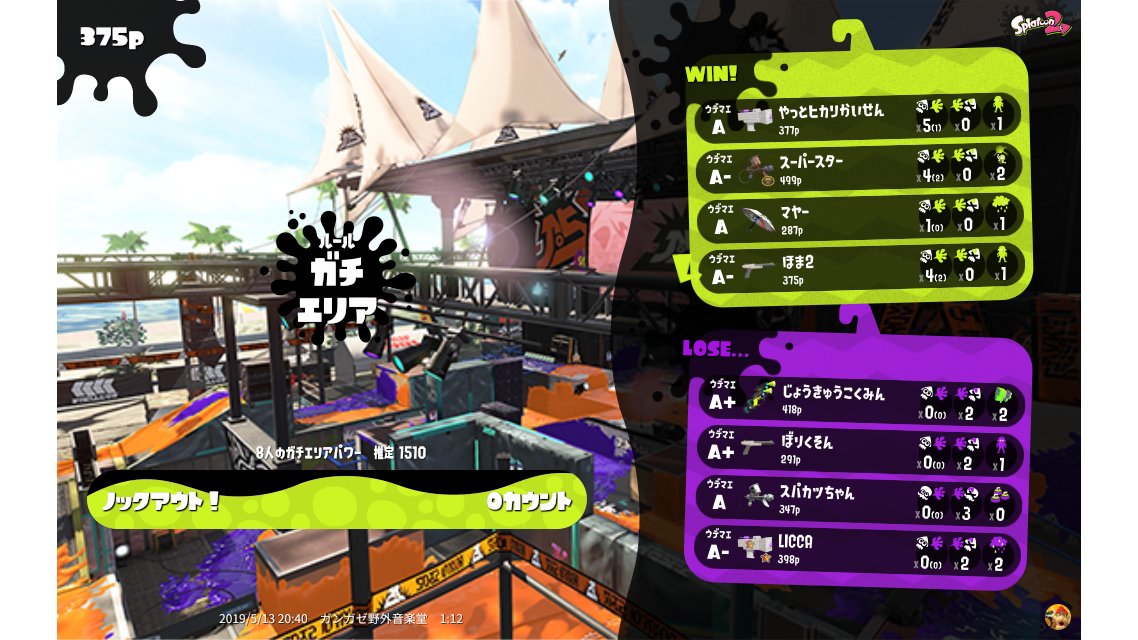Select player row やっとヒカリかいせん
Screen dimensions: 1138x640
pyautogui.click(x=860, y=116)
